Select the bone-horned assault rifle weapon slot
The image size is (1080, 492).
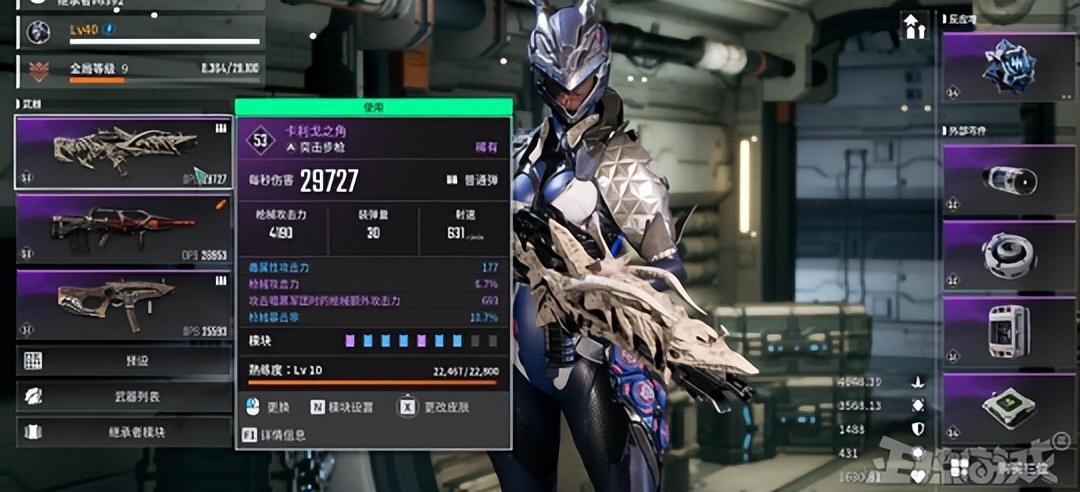(123, 152)
